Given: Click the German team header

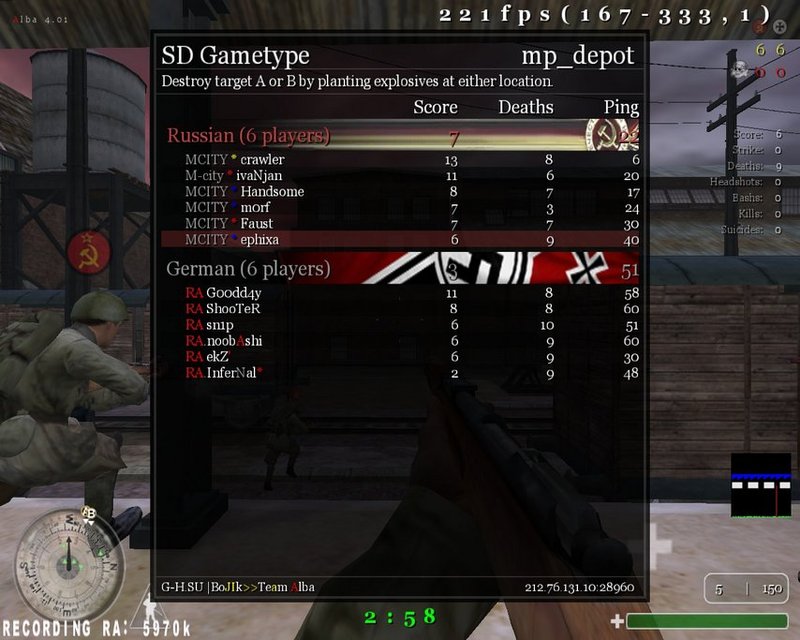Looking at the screenshot, I should coord(248,269).
